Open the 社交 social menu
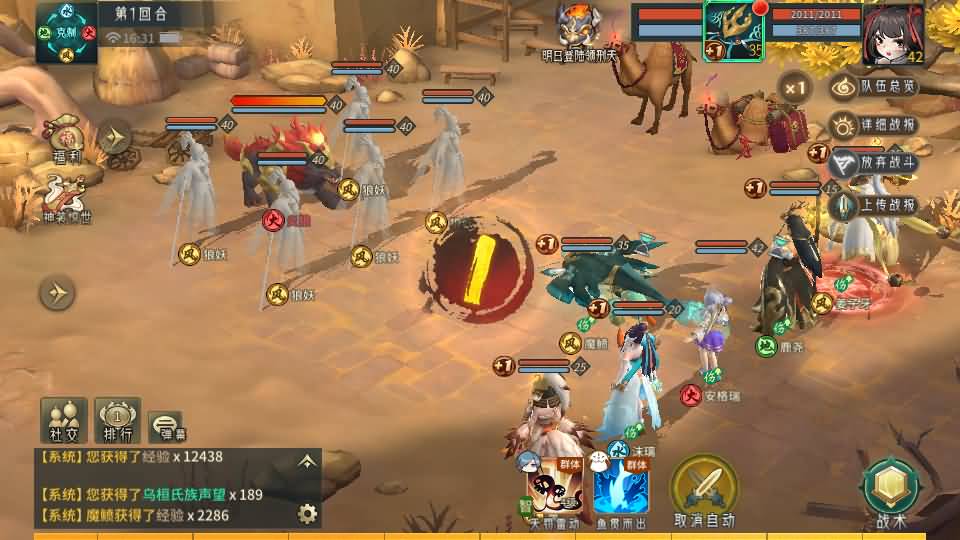The image size is (960, 540). pyautogui.click(x=63, y=419)
